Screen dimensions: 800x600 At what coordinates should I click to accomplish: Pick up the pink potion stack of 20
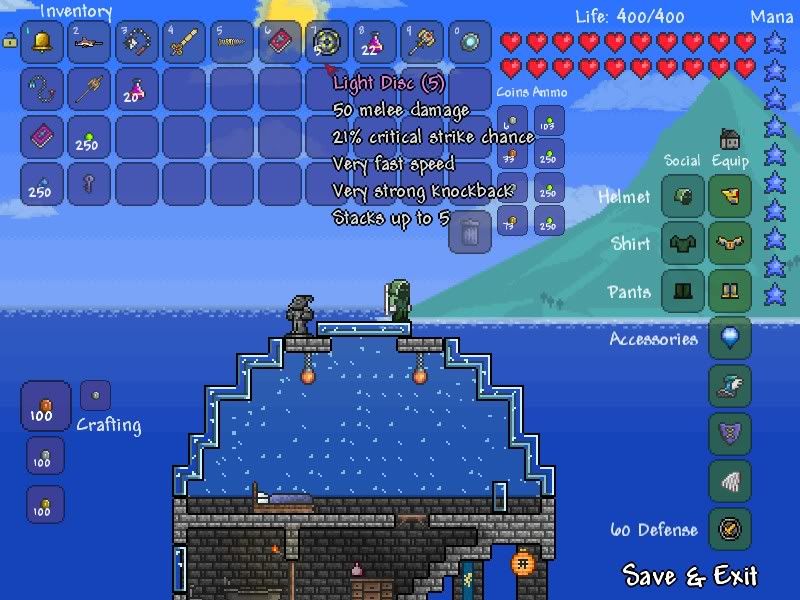tap(137, 90)
